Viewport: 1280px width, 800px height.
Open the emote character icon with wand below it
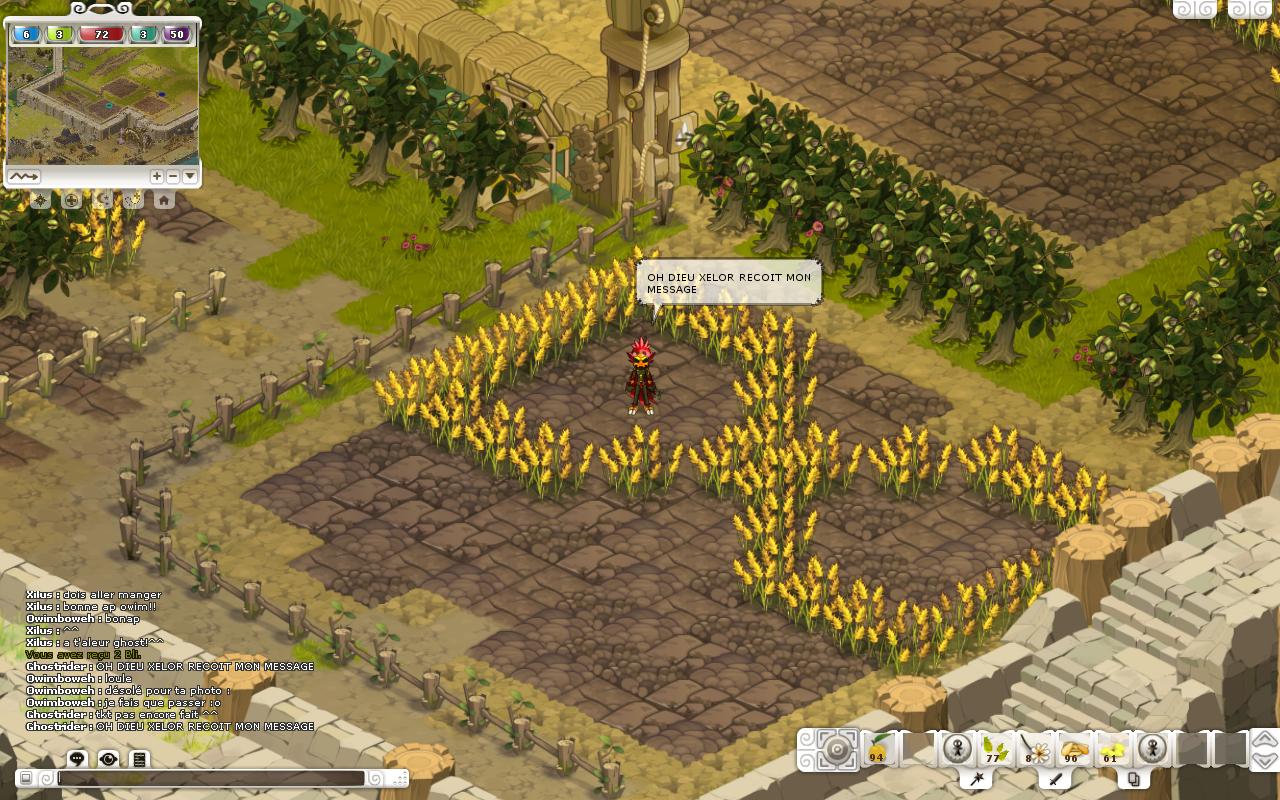(958, 748)
